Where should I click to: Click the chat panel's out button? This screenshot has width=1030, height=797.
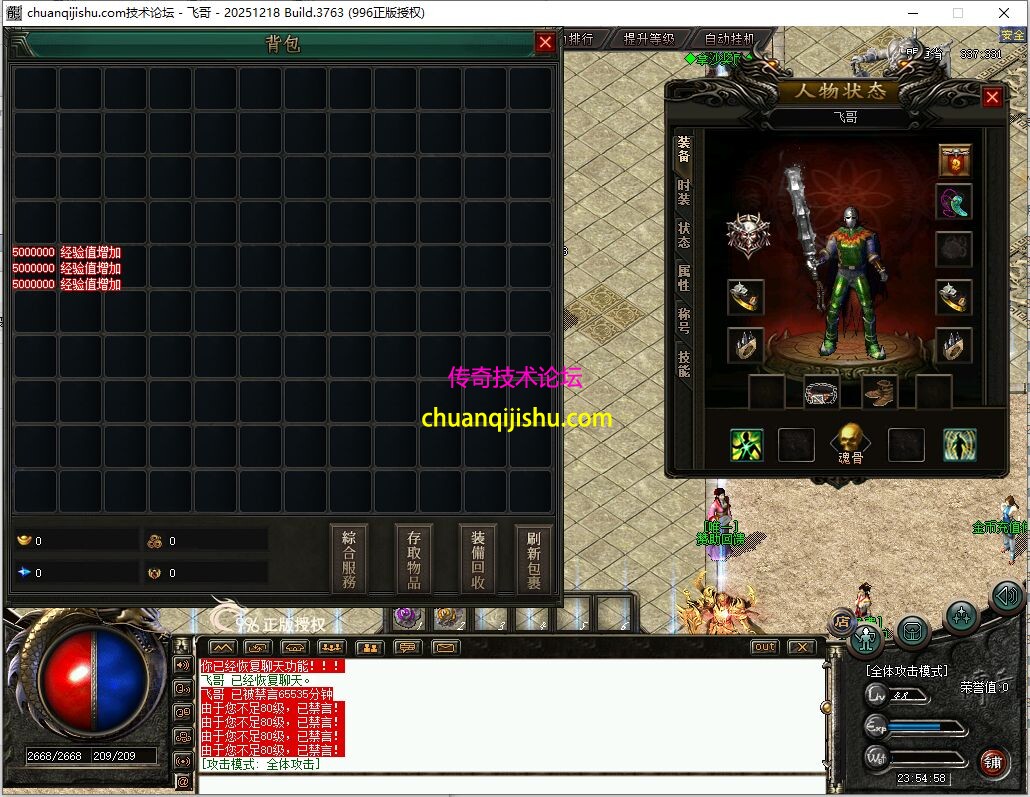pyautogui.click(x=764, y=647)
